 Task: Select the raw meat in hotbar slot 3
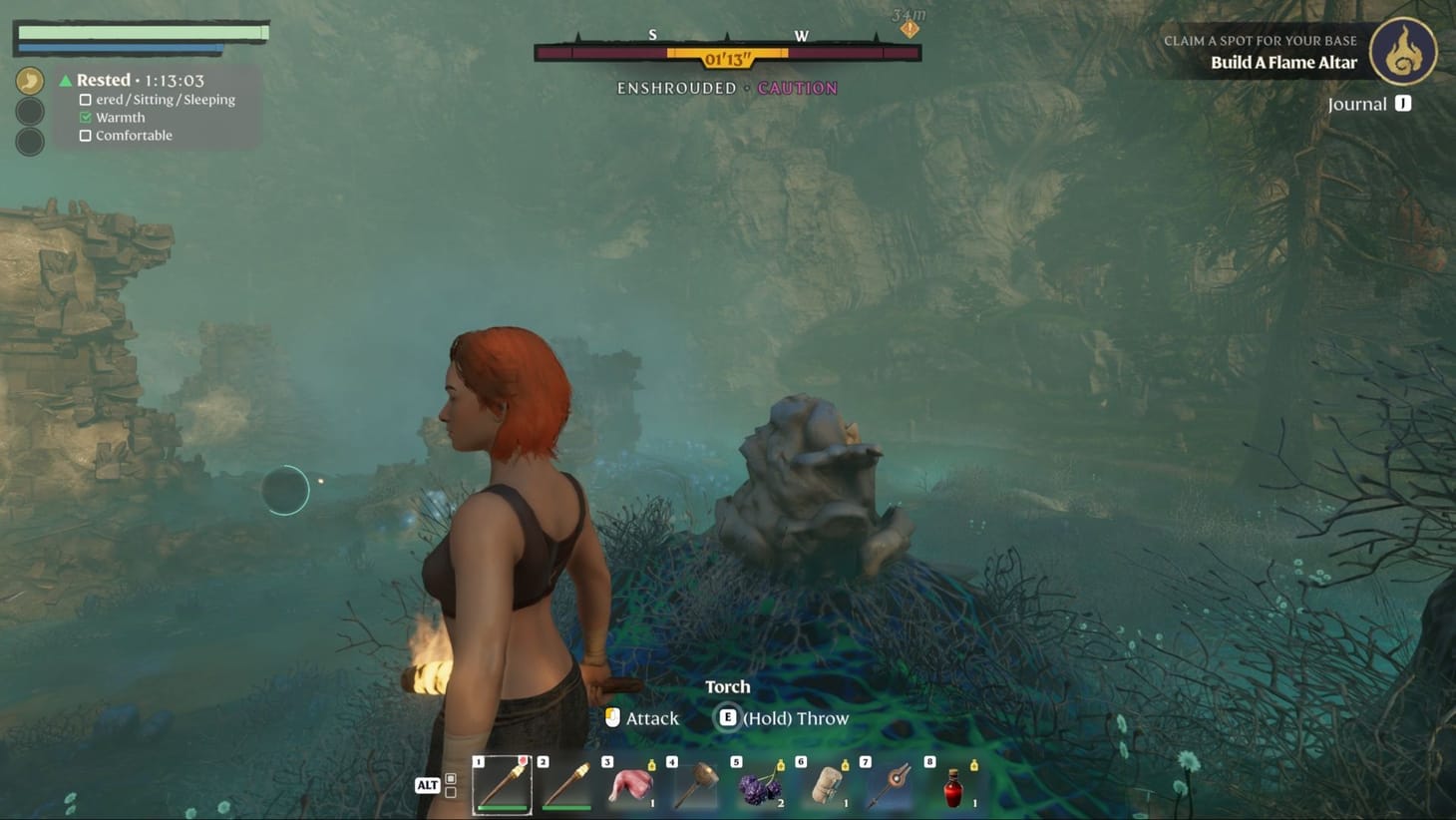[x=632, y=784]
